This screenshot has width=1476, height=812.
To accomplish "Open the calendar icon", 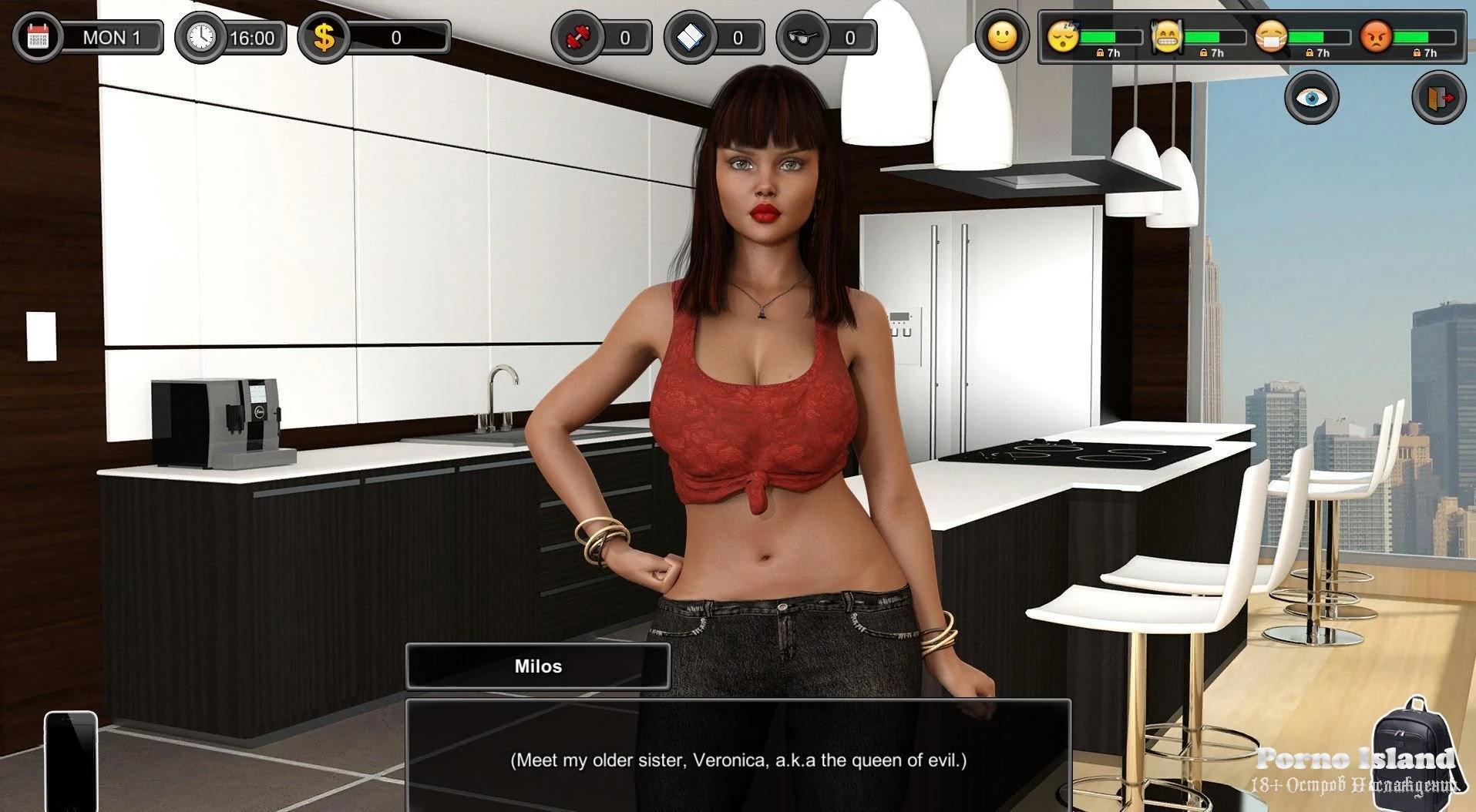I will (37, 37).
